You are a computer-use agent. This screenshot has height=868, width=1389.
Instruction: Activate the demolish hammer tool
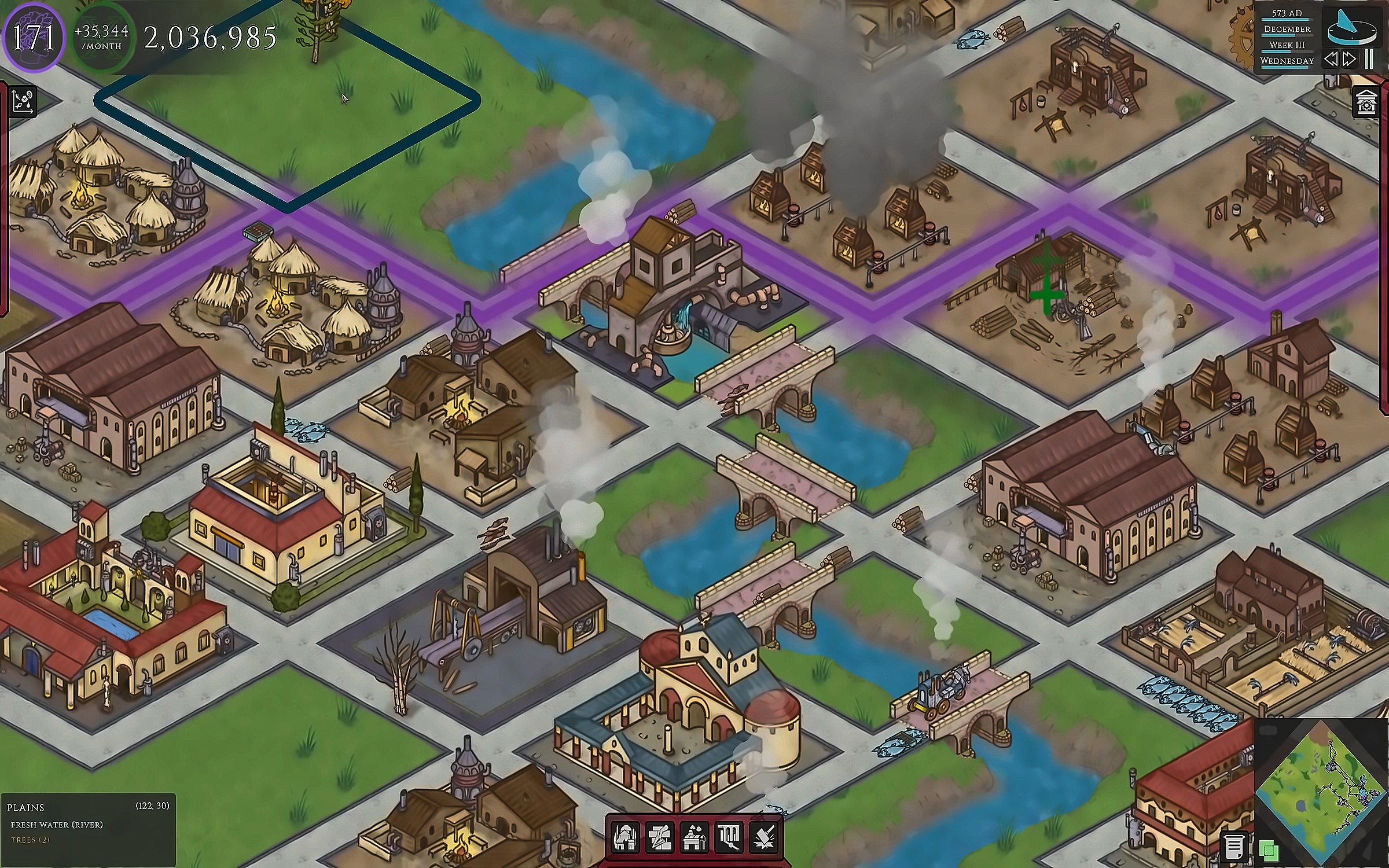click(763, 837)
